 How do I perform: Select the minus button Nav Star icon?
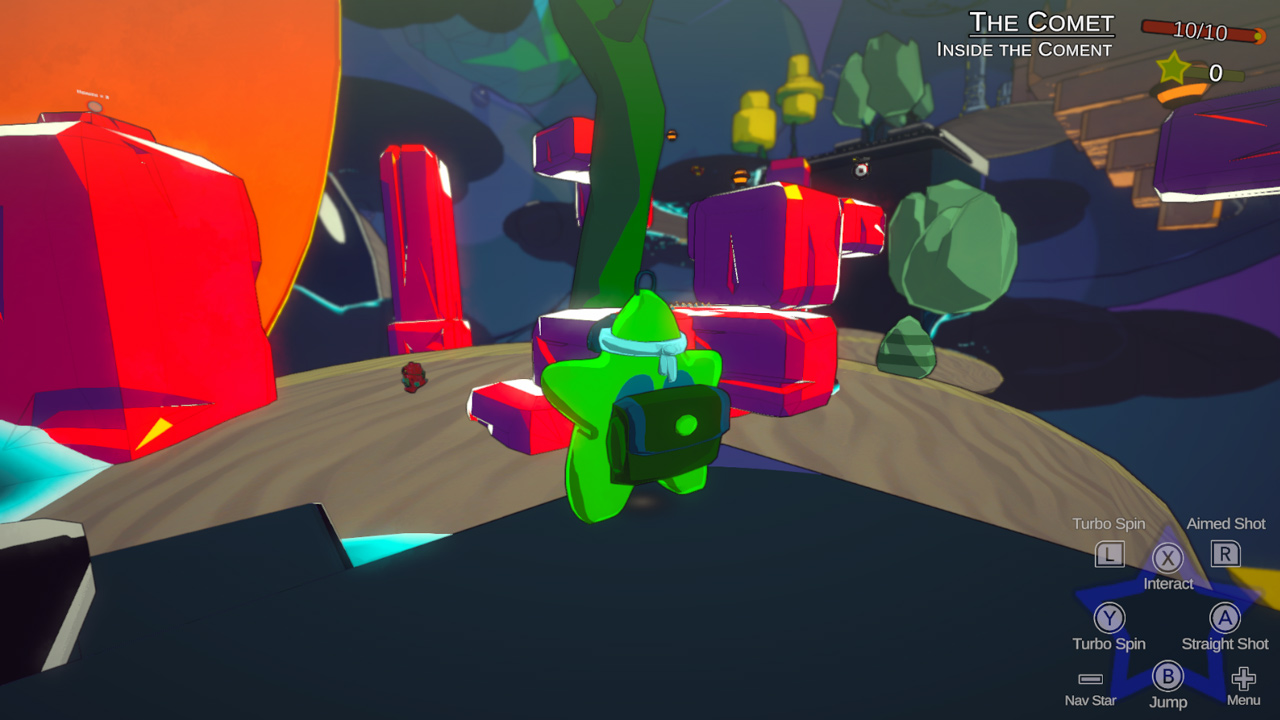pyautogui.click(x=1088, y=676)
